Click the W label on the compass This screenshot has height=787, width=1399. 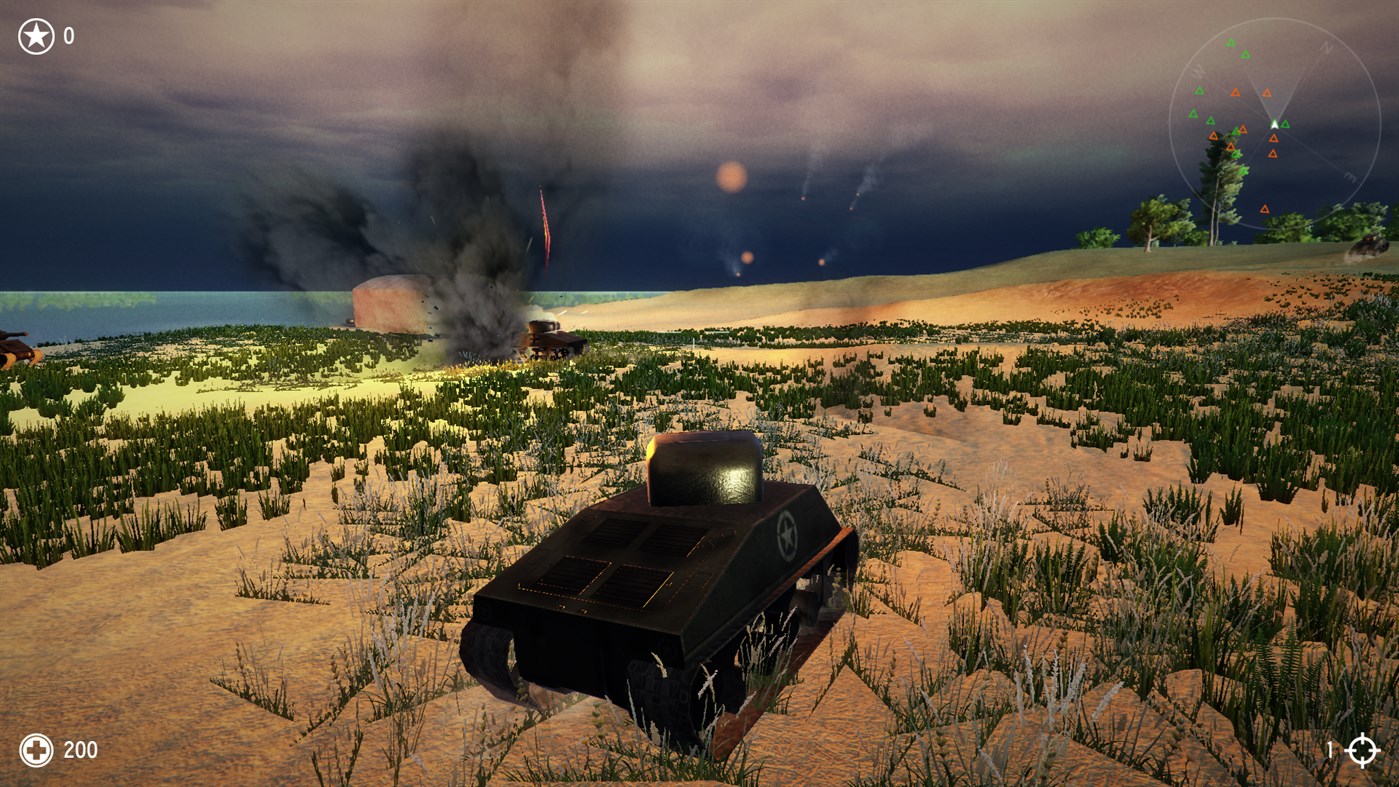1198,69
